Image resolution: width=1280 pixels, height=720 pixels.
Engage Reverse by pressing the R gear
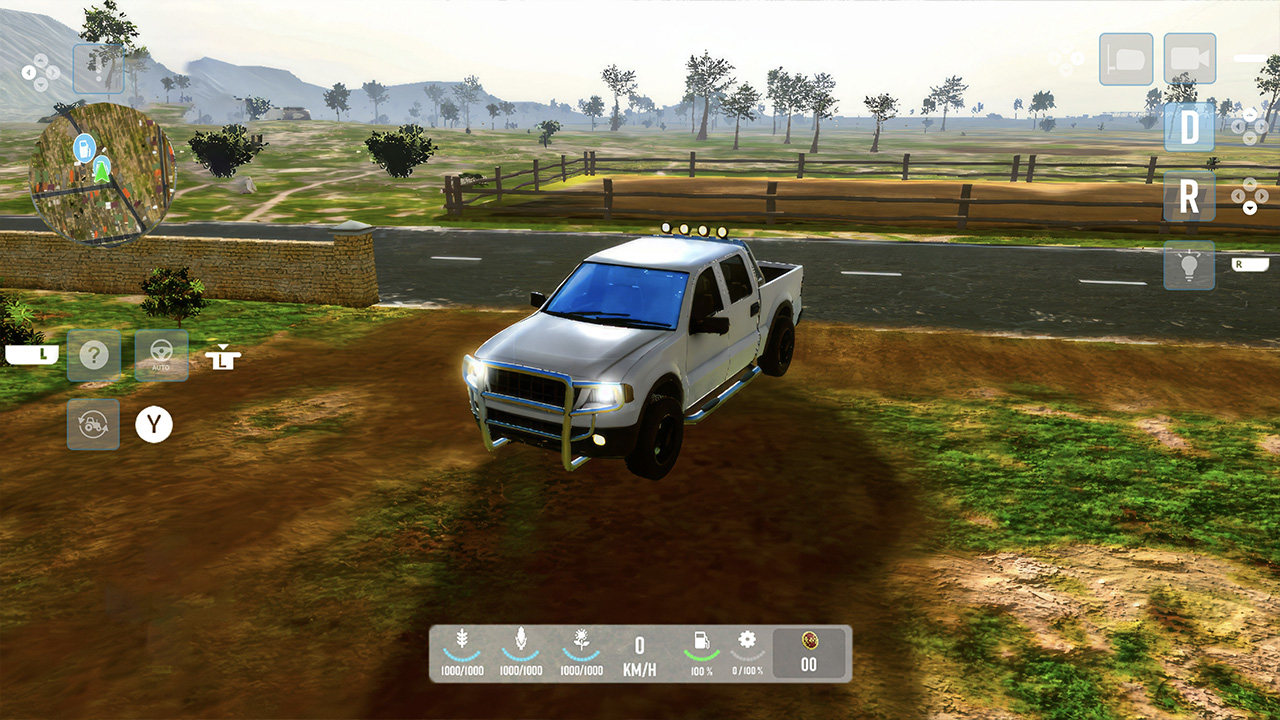coord(1189,197)
